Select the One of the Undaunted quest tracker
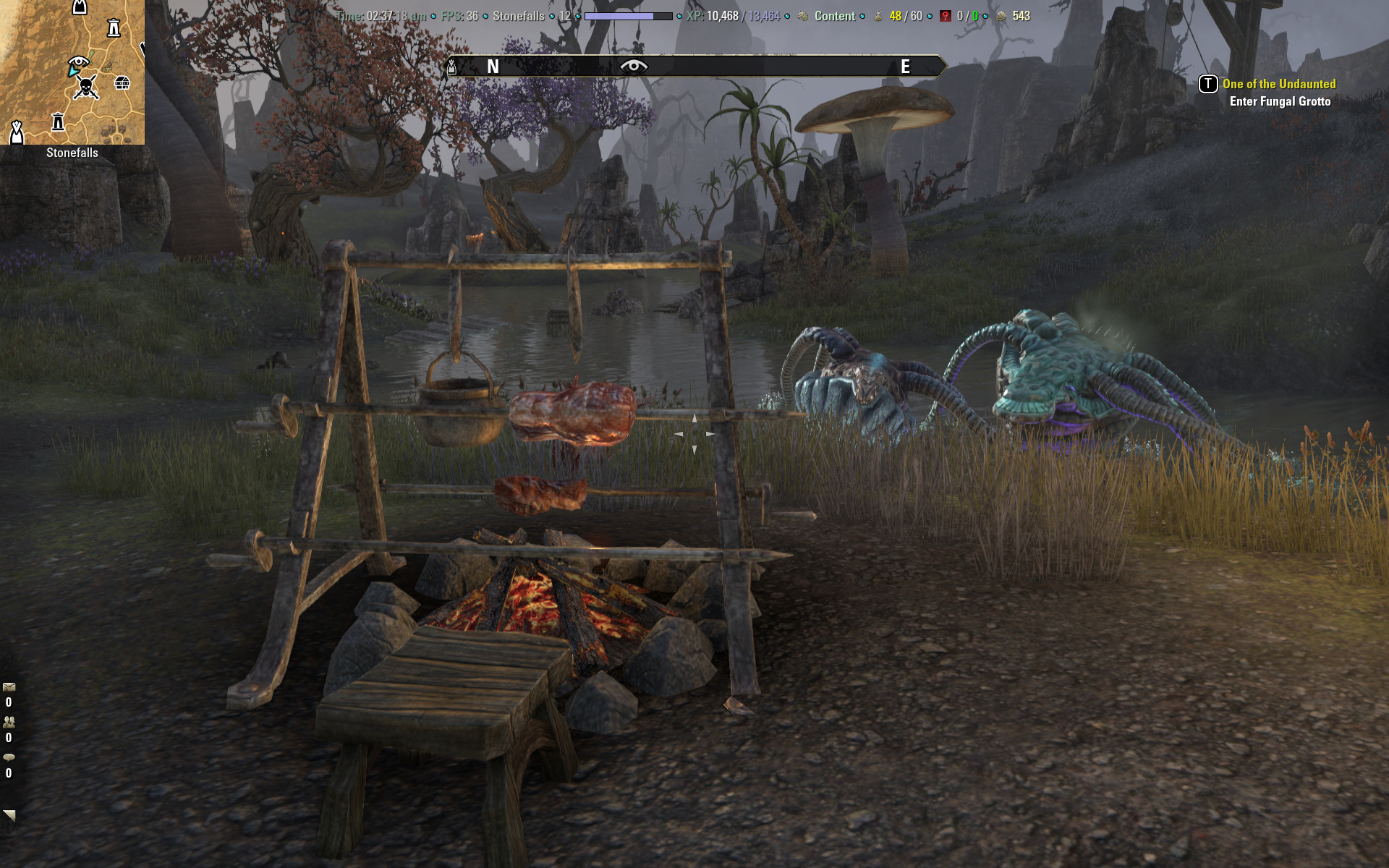This screenshot has width=1389, height=868. pyautogui.click(x=1278, y=84)
